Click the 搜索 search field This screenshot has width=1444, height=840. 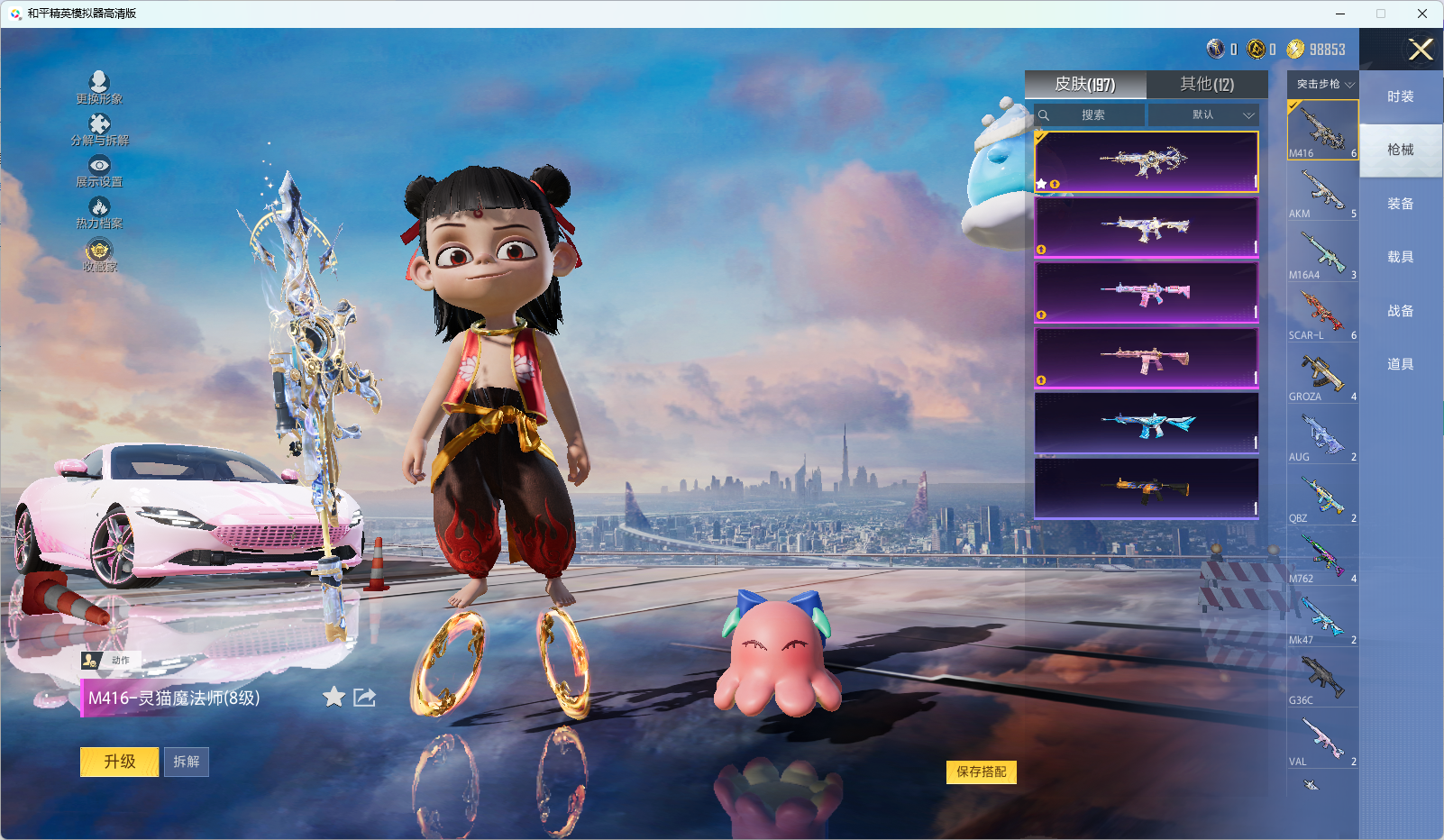(1092, 115)
